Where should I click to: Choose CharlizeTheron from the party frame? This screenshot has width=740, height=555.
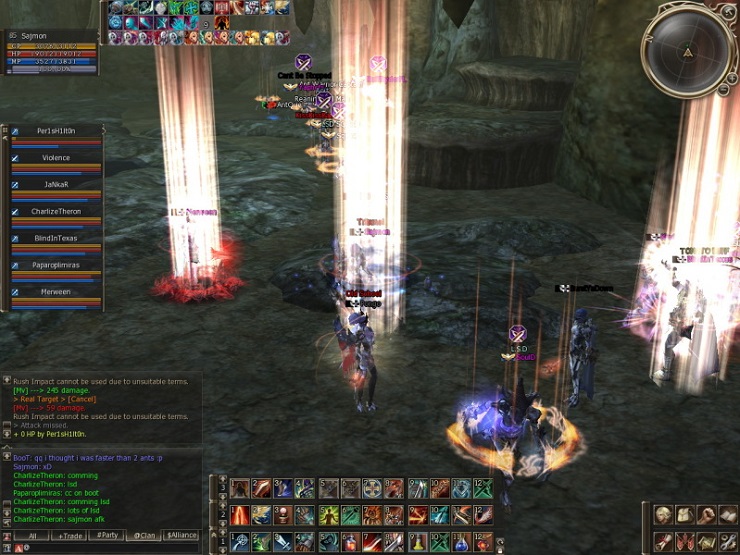[56, 212]
